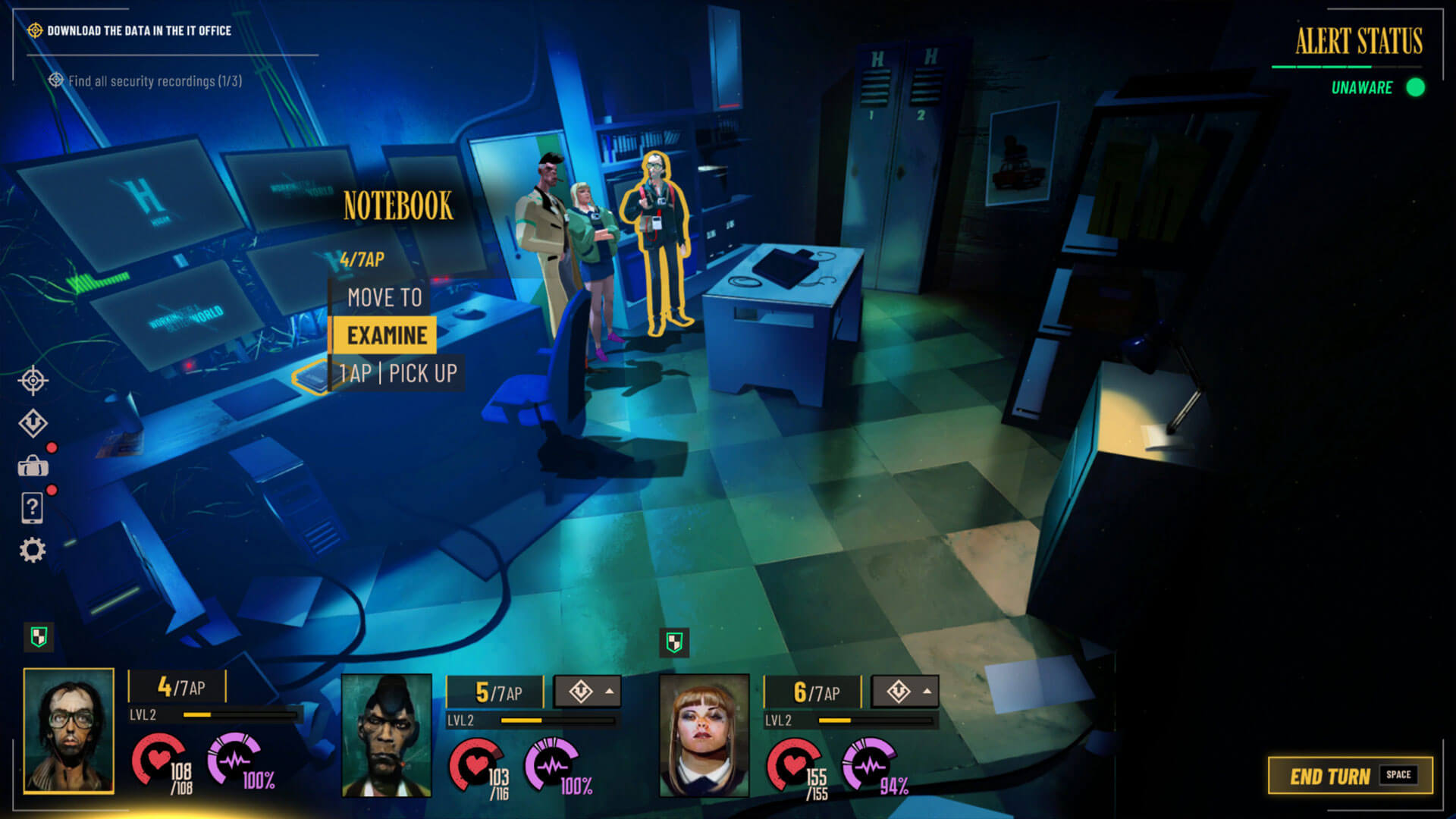Image resolution: width=1456 pixels, height=819 pixels.
Task: Open the Download the Data objective tracker
Action: click(x=139, y=31)
